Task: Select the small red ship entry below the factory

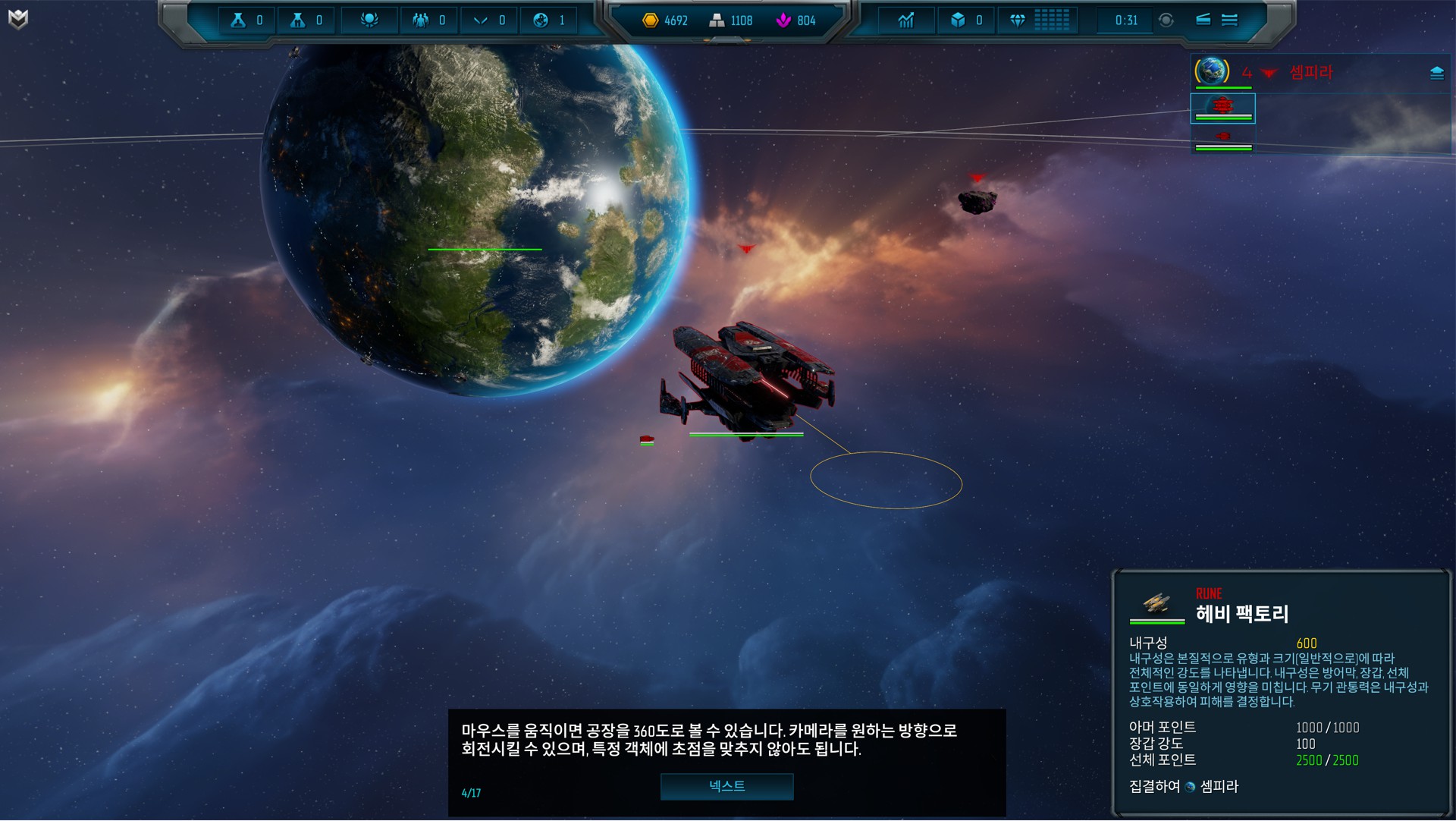Action: click(x=1222, y=137)
